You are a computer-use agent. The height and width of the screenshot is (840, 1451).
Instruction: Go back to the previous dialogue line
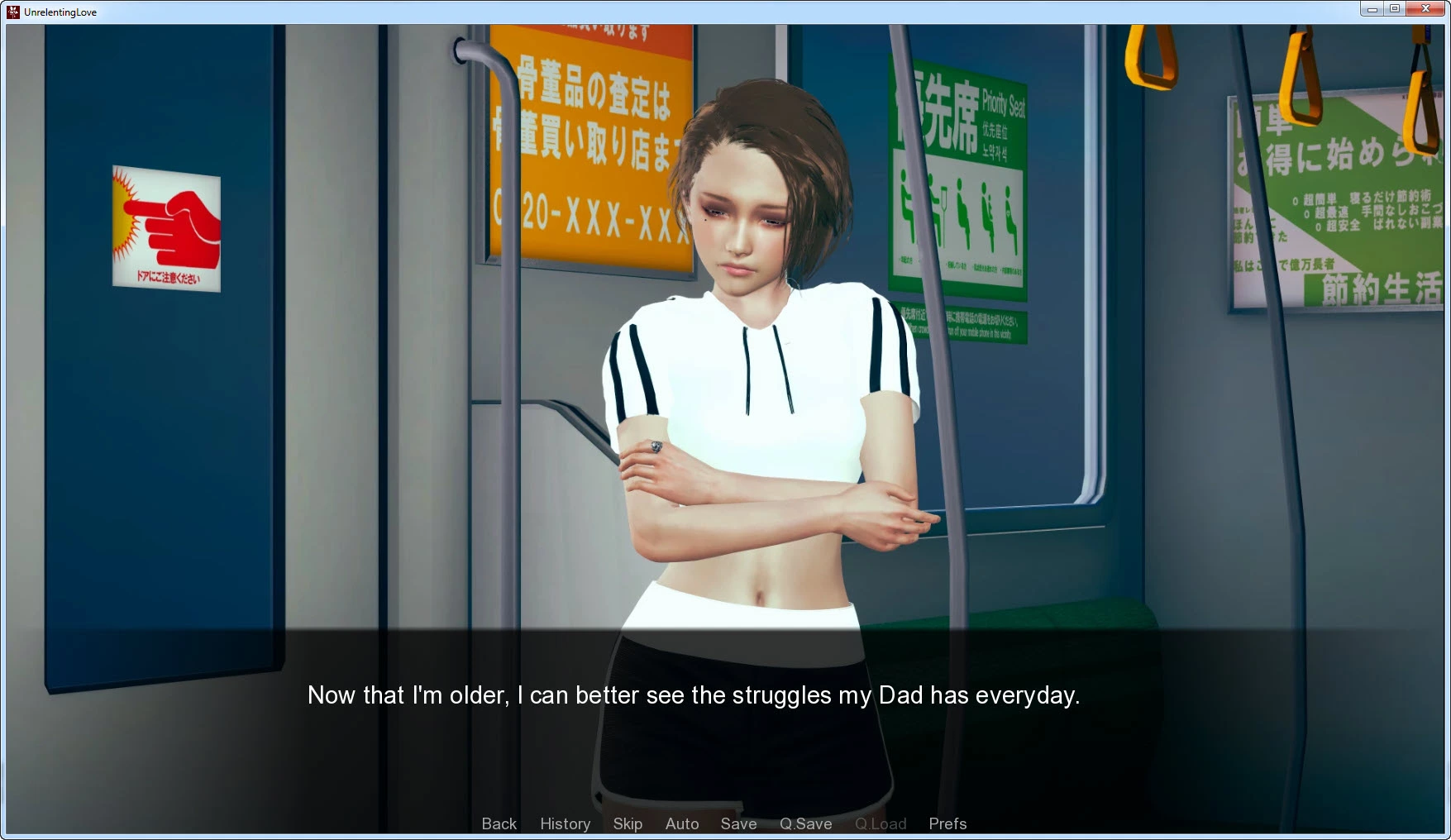[x=499, y=823]
